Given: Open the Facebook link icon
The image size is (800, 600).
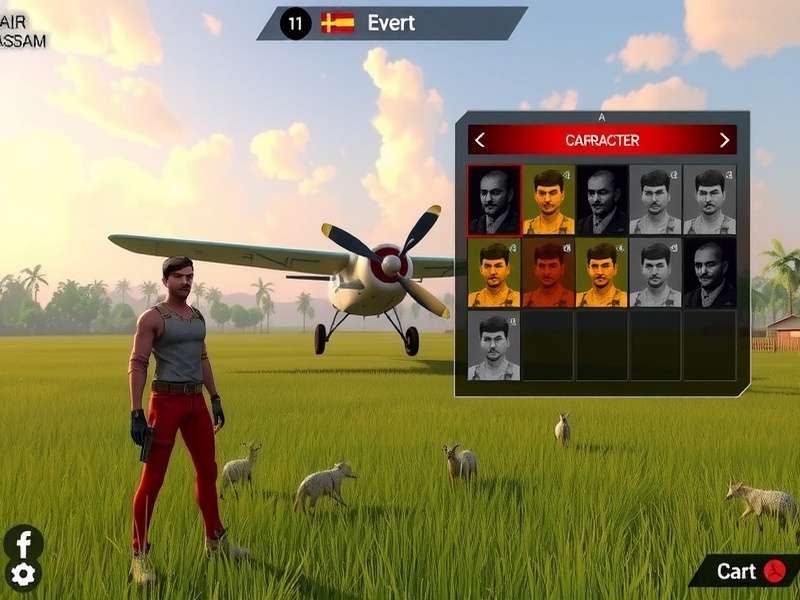Looking at the screenshot, I should [23, 543].
